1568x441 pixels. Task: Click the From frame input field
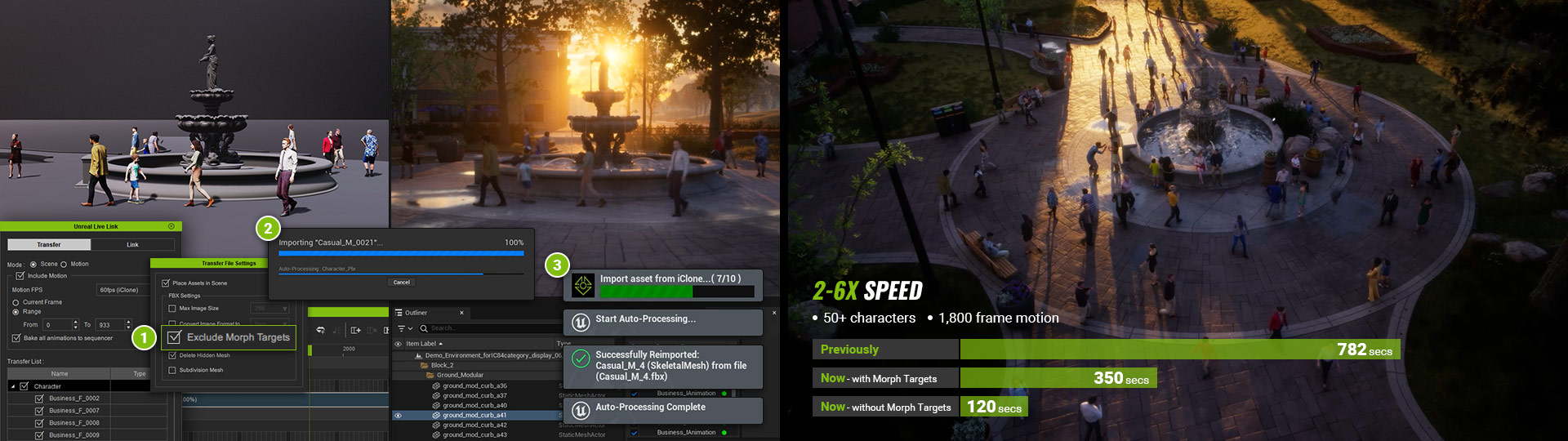coord(60,325)
